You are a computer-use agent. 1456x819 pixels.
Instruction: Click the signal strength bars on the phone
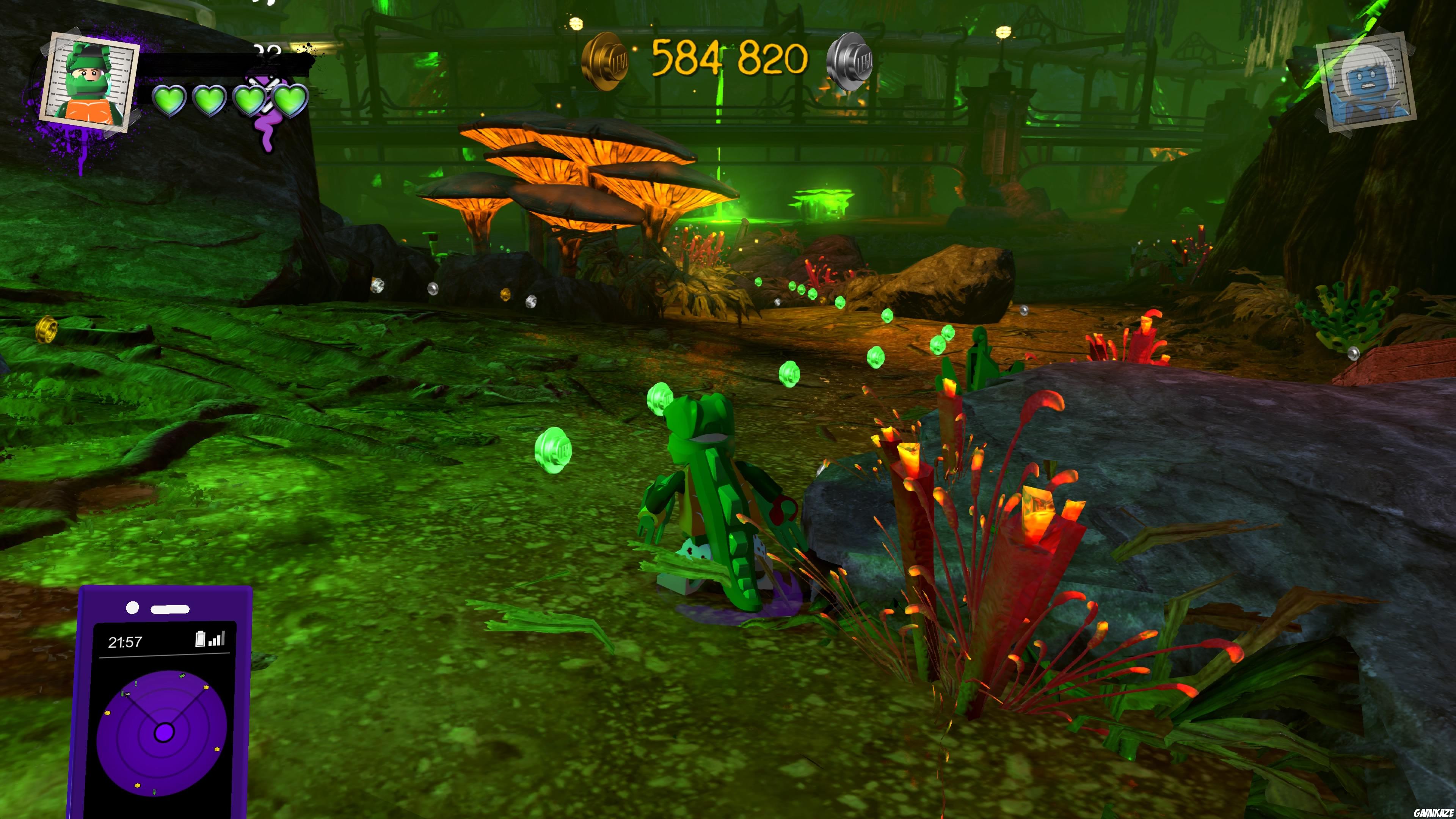217,639
